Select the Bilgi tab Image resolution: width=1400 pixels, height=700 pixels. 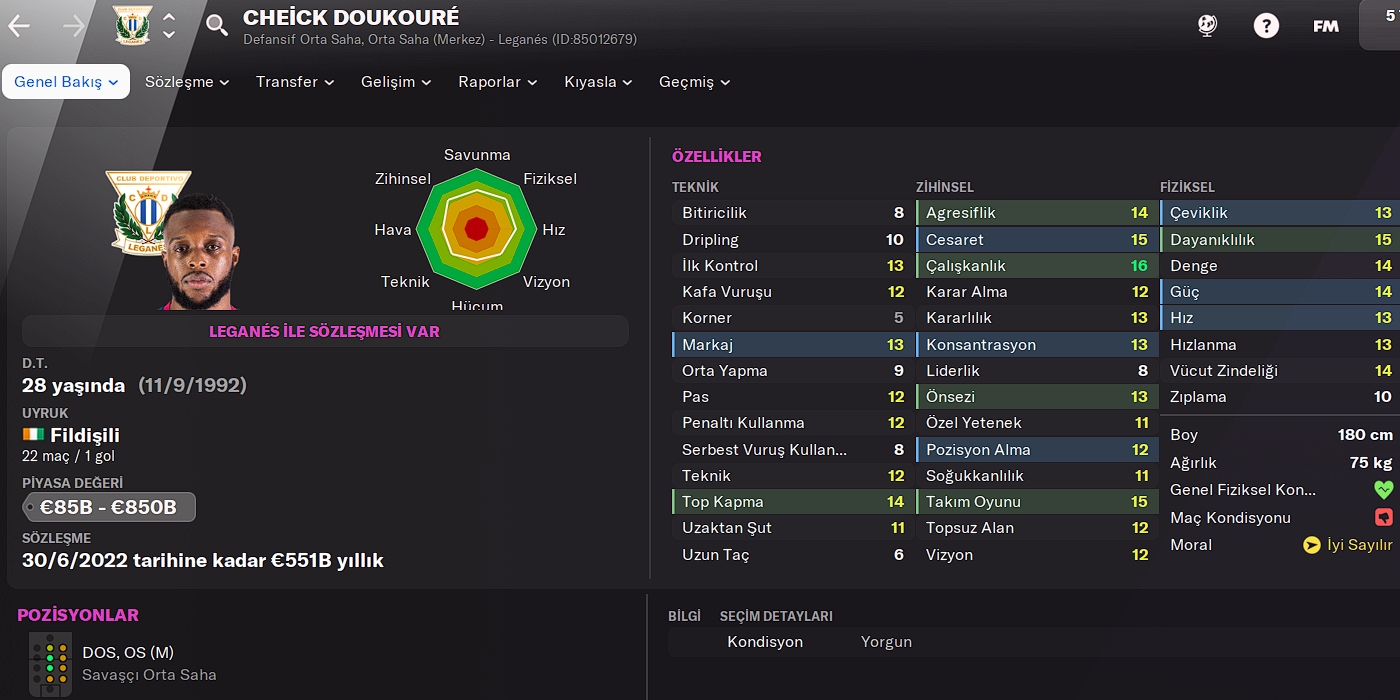click(684, 616)
